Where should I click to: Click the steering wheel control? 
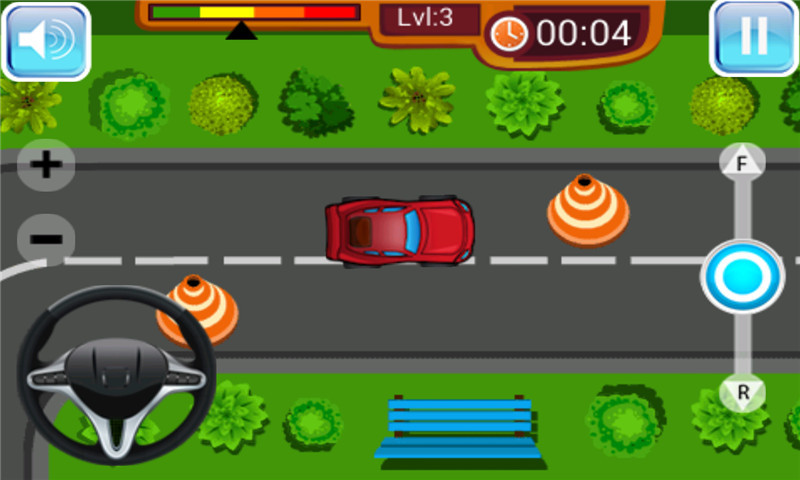coord(116,376)
